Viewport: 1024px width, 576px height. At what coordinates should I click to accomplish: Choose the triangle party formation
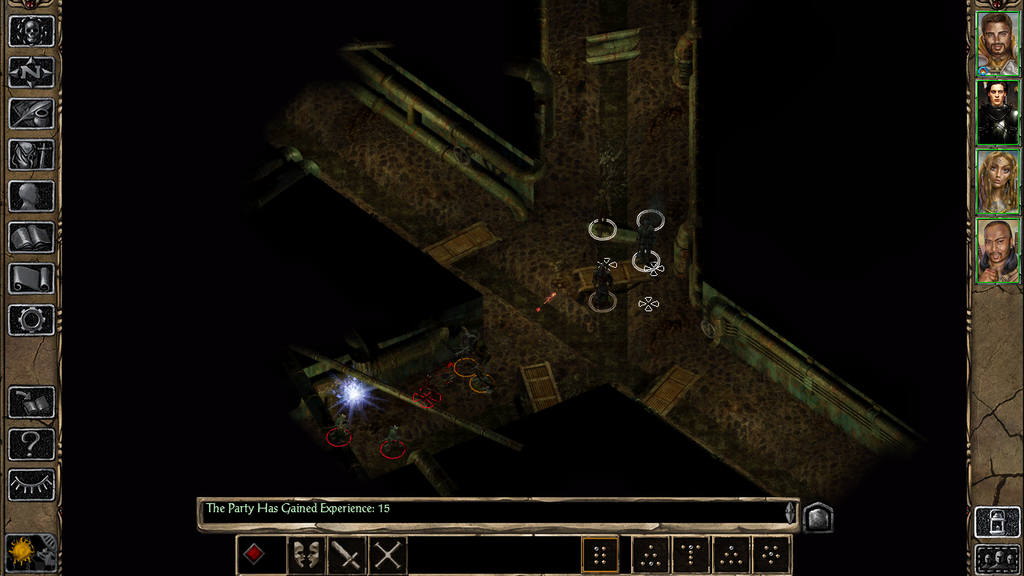731,554
